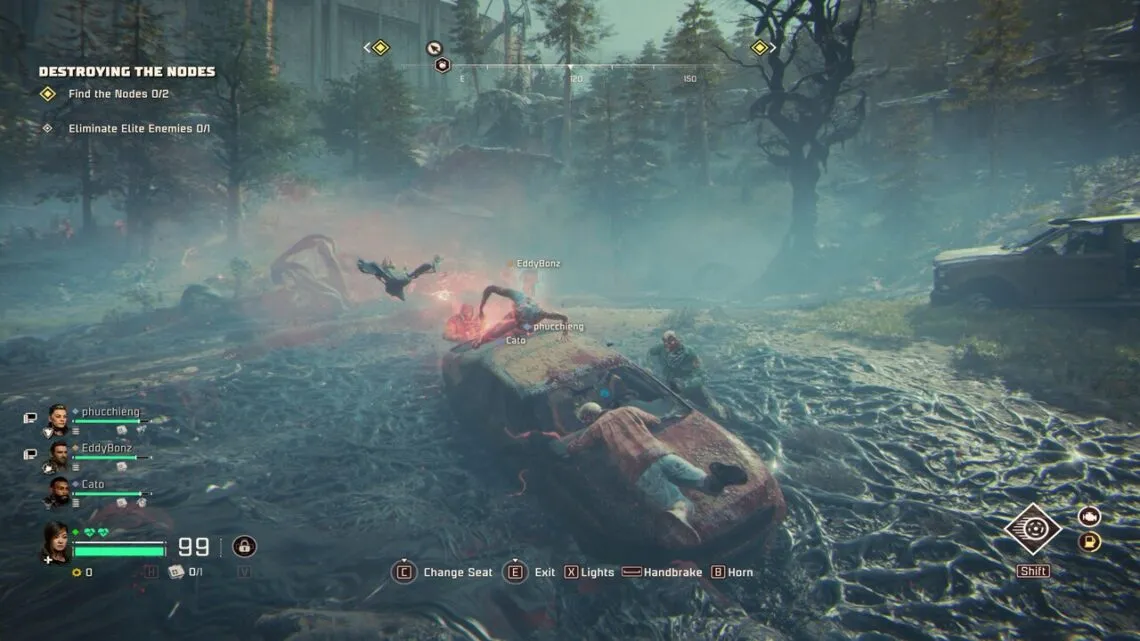The height and width of the screenshot is (641, 1140).
Task: Click phuccchieng's teammate portrait
Action: point(58,417)
